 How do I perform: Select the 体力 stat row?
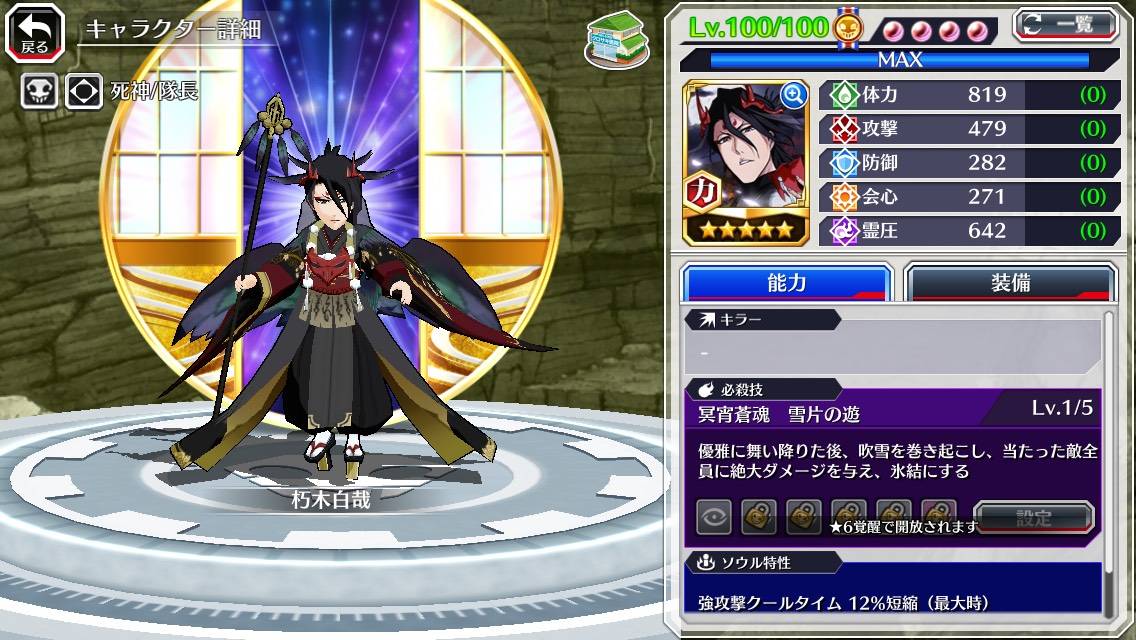967,95
